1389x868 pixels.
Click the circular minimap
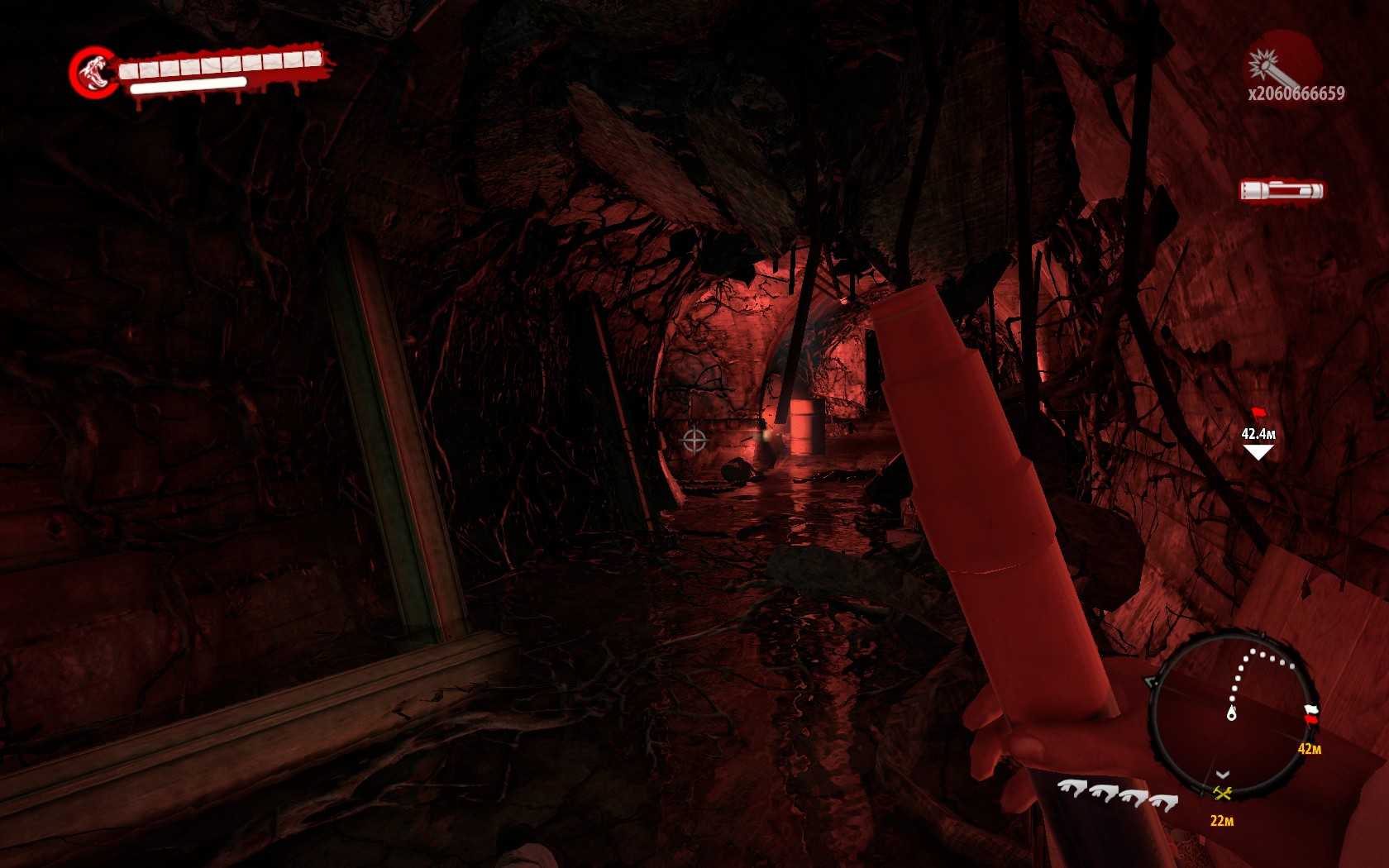(x=1232, y=713)
